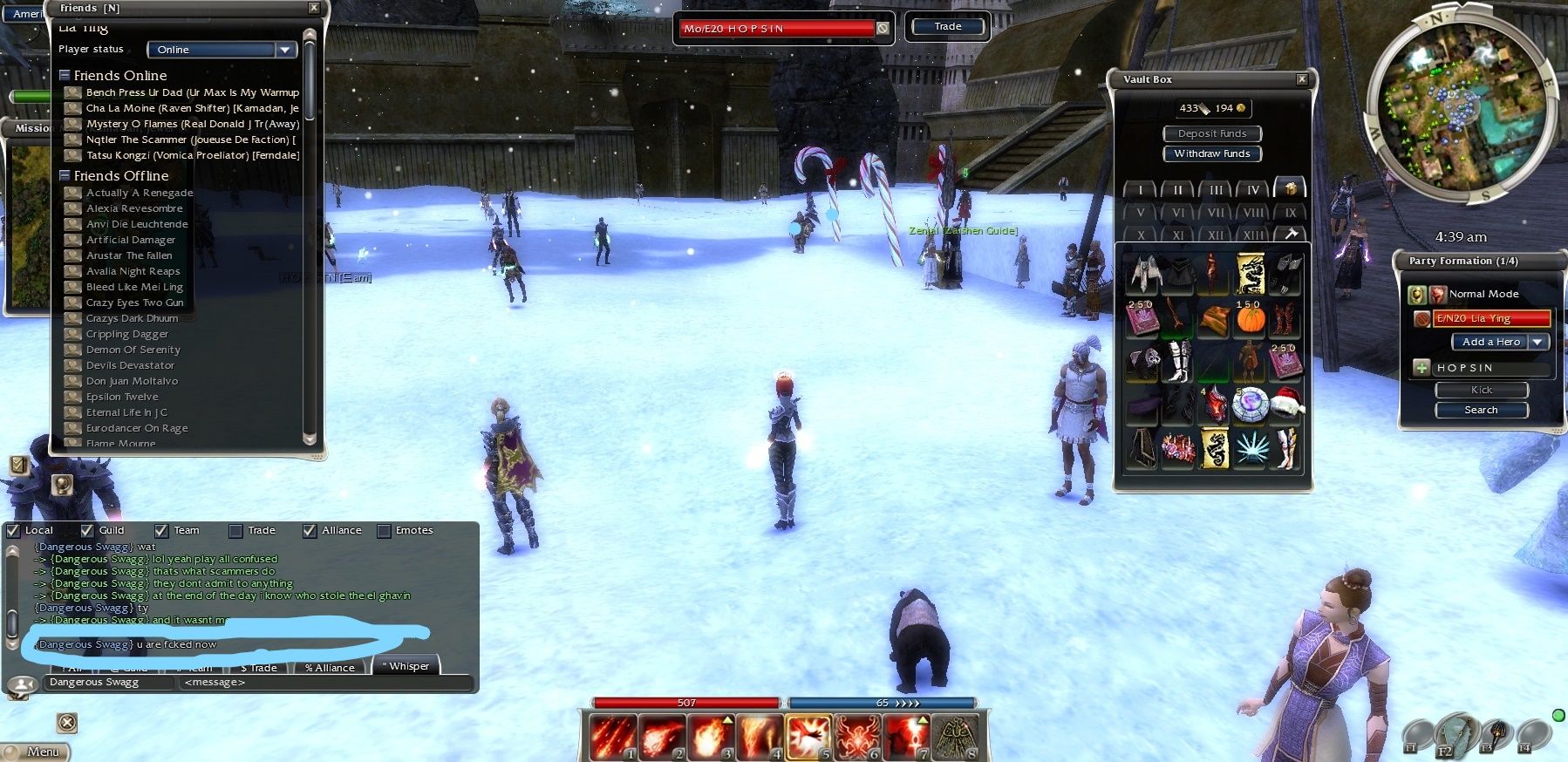Select friend Bench Press Ur Dad

point(192,92)
